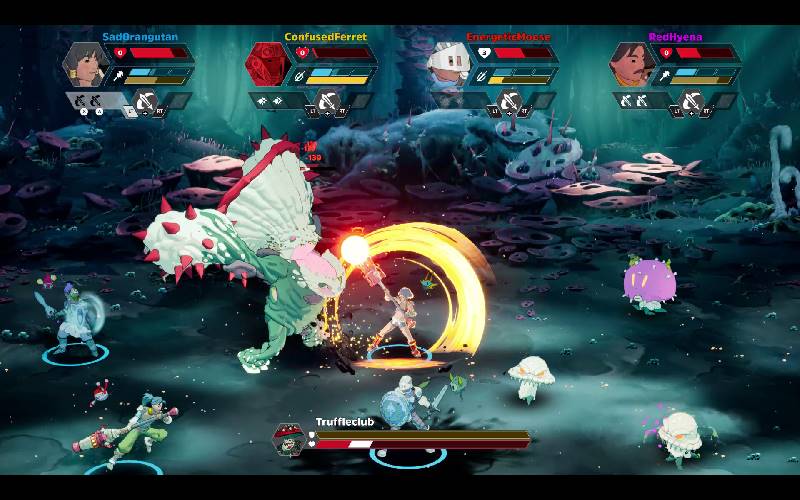The height and width of the screenshot is (500, 800).
Task: Select SadOrangutan's character portrait
Action: click(83, 65)
